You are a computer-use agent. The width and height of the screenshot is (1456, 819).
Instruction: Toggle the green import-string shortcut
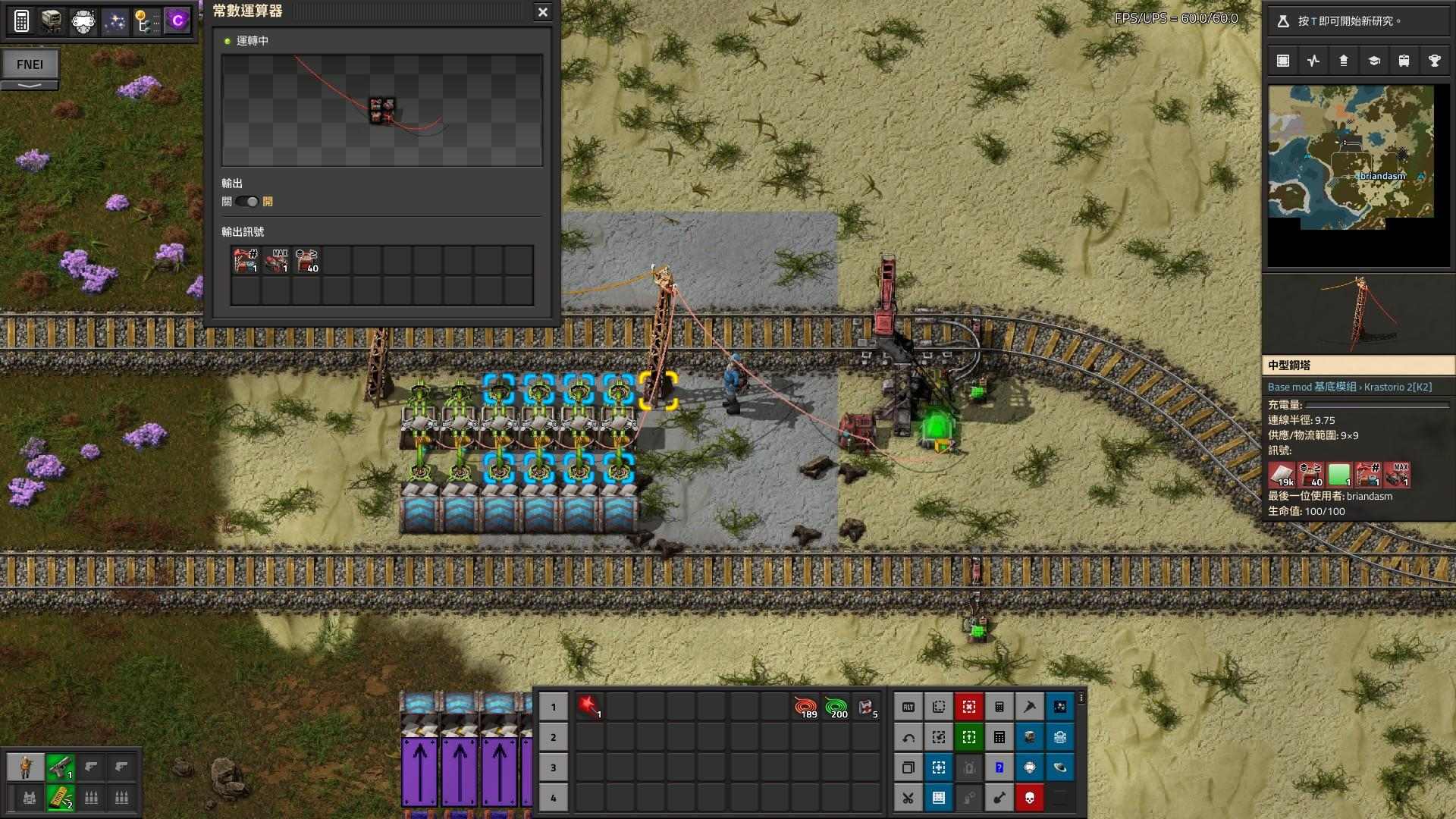click(x=969, y=736)
